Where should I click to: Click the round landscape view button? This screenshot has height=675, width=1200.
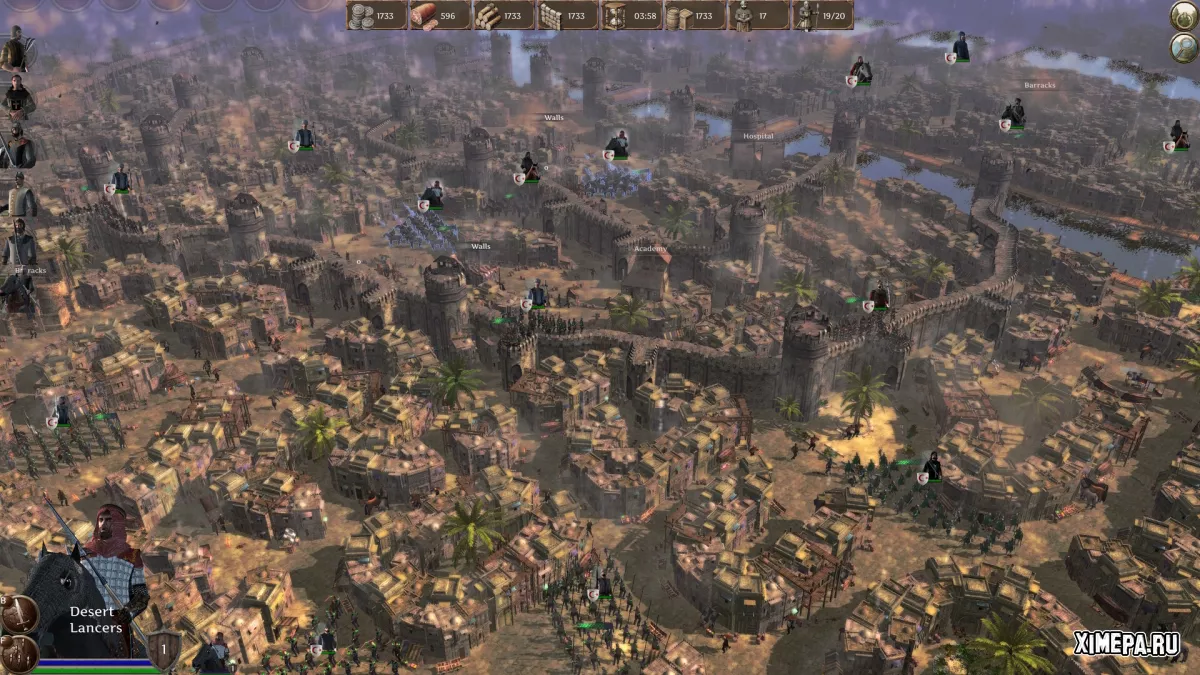[x=1183, y=15]
